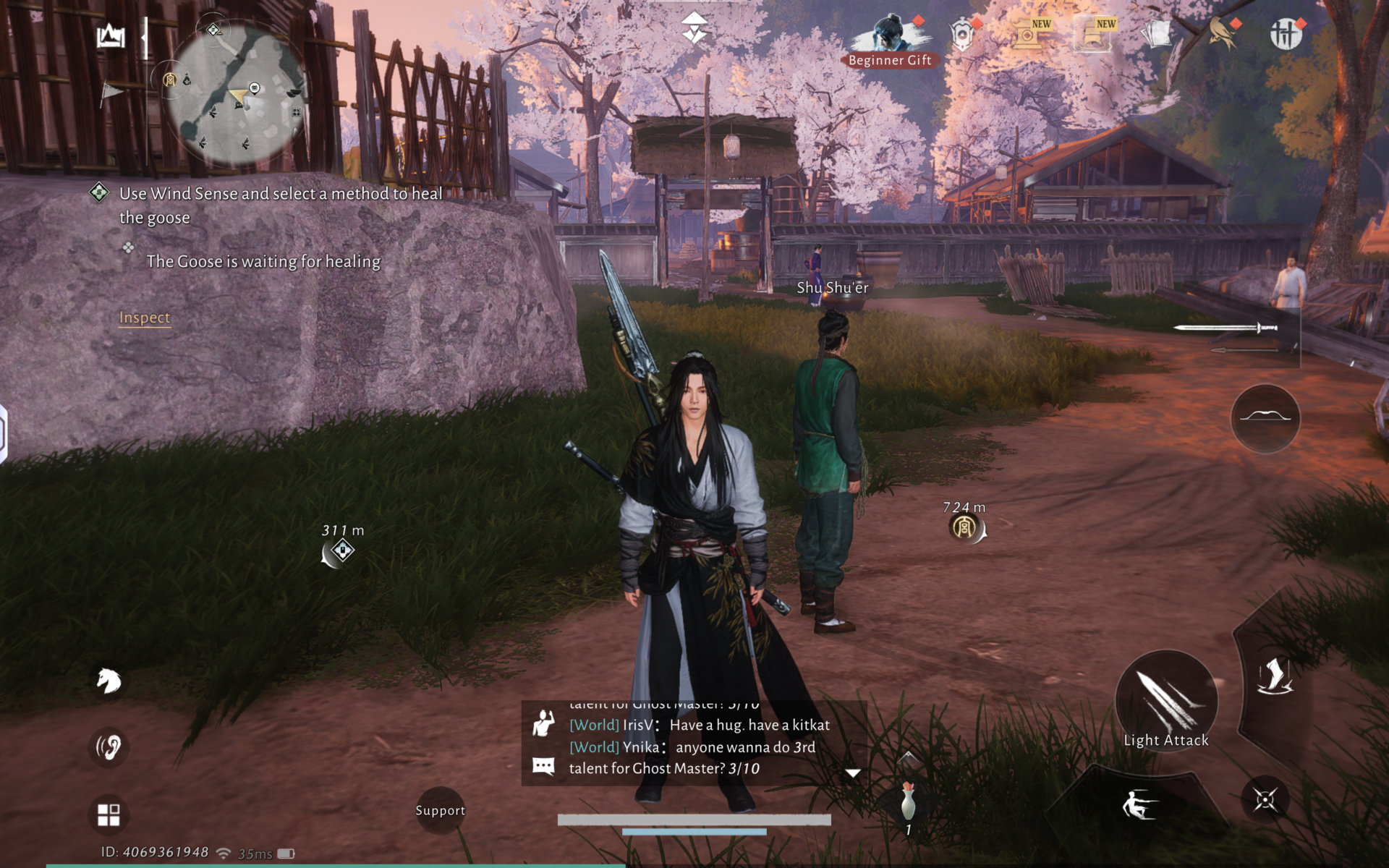Trigger the jump boot button
Viewport: 1389px width, 868px height.
tap(1273, 676)
